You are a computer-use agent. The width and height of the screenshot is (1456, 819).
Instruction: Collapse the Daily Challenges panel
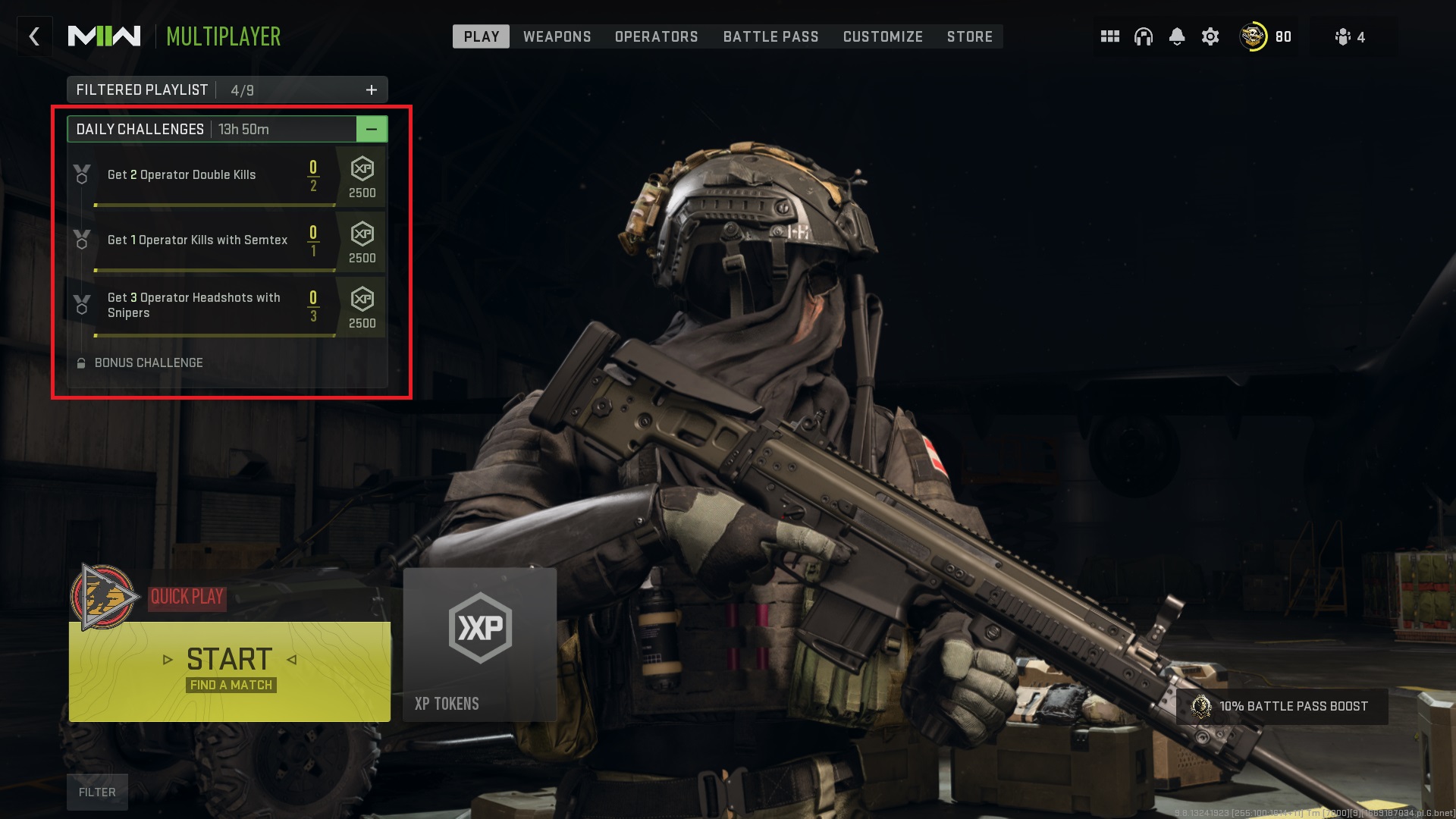click(x=372, y=129)
